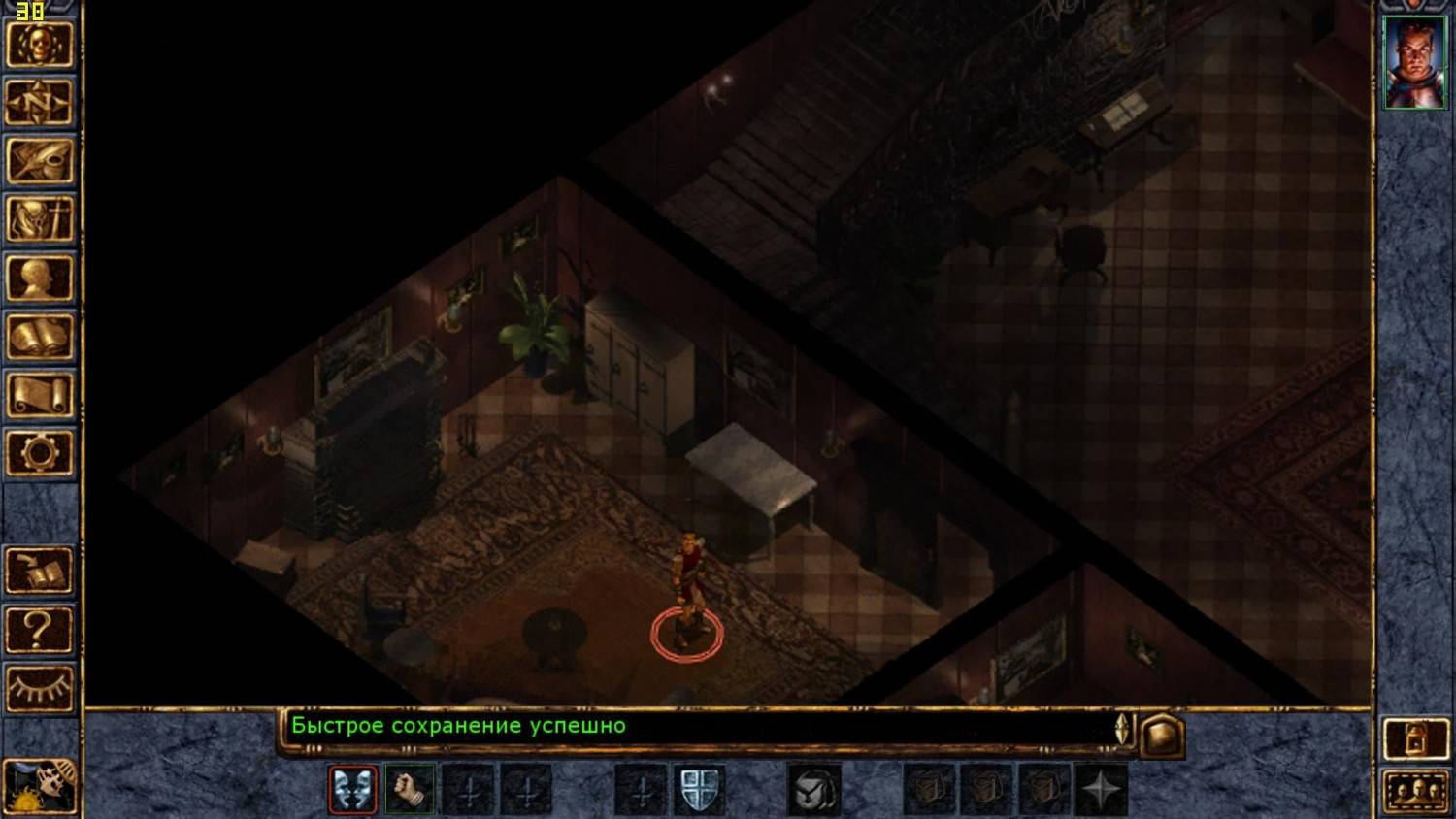
Task: Toggle pause on the day-night clock
Action: (x=40, y=786)
